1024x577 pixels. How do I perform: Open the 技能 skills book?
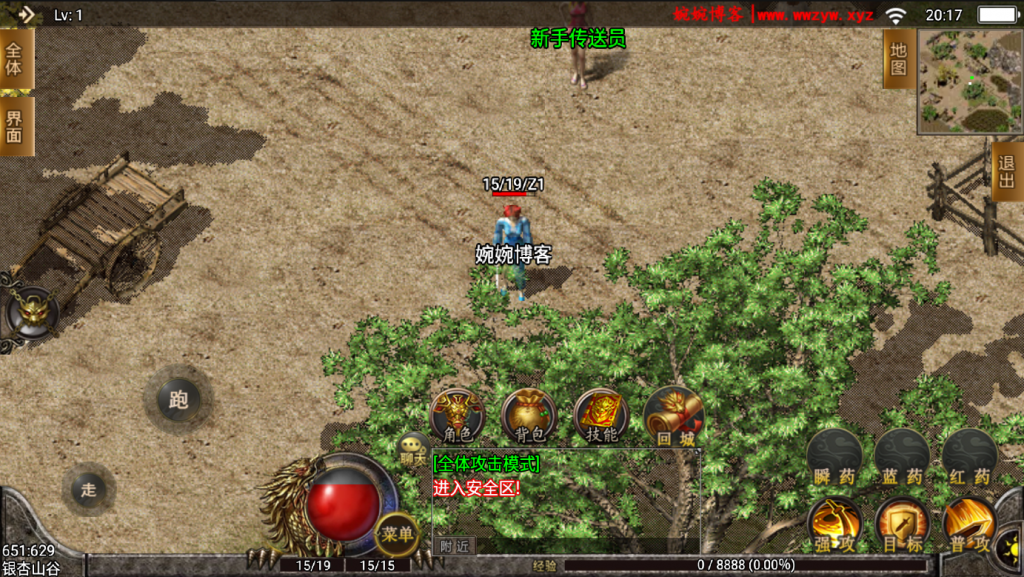[x=601, y=415]
